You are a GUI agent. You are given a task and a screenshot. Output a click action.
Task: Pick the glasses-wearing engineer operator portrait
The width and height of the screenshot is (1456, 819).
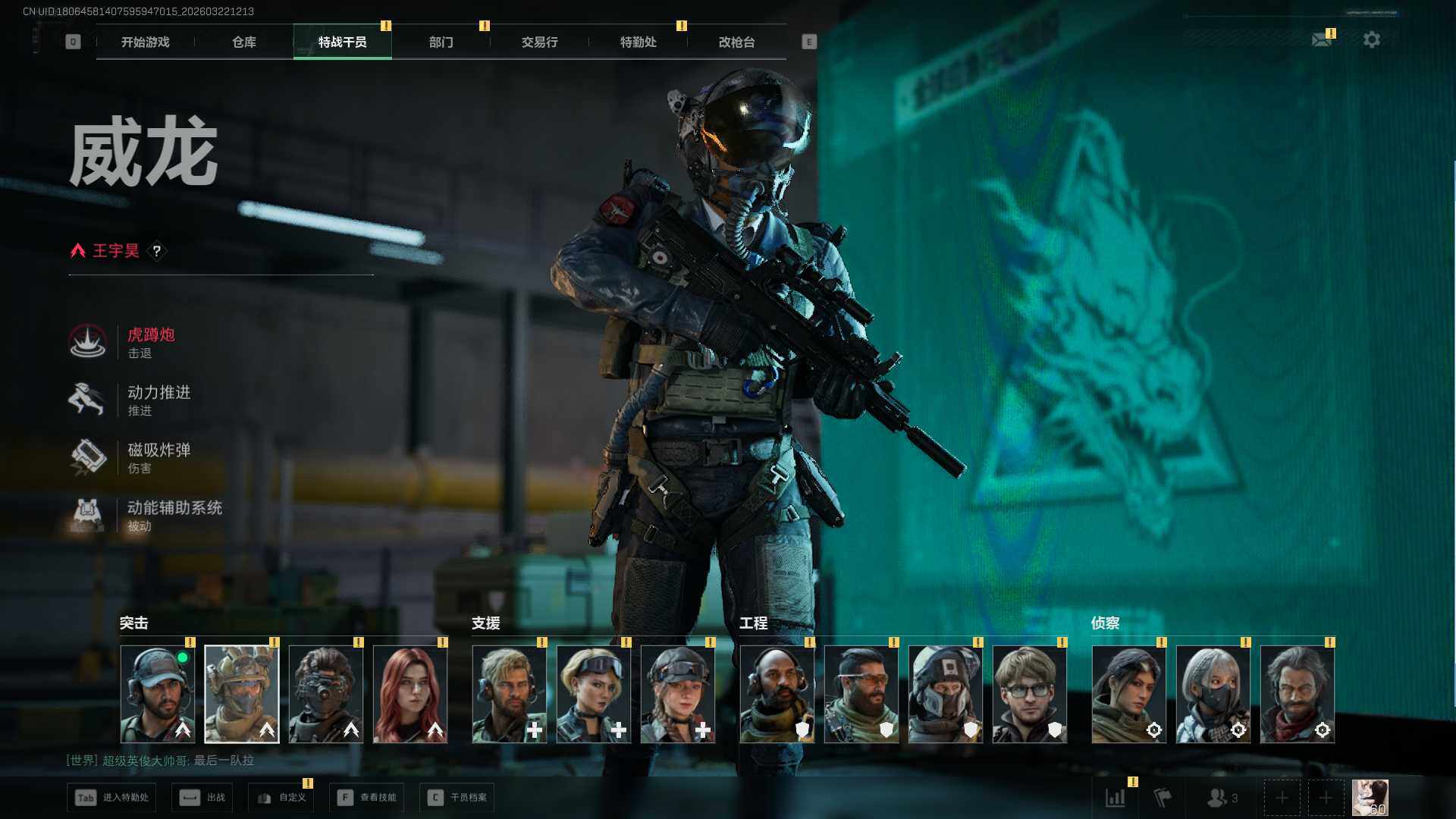click(1029, 694)
